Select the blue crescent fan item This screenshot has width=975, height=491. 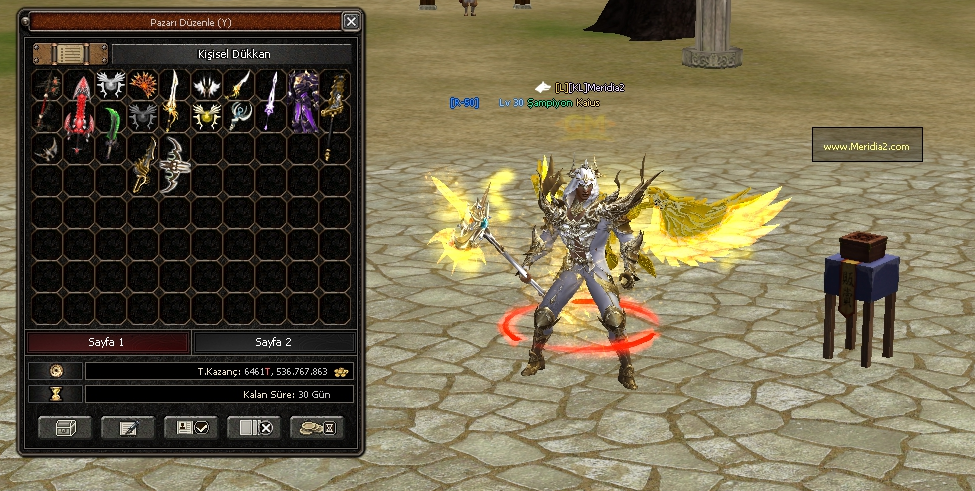[239, 116]
